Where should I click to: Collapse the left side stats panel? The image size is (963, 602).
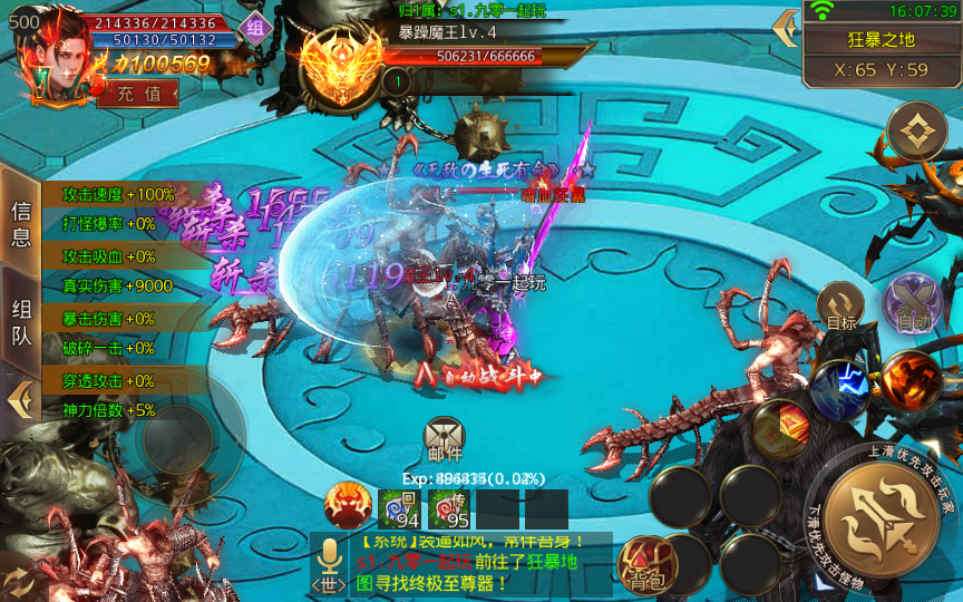pyautogui.click(x=18, y=400)
